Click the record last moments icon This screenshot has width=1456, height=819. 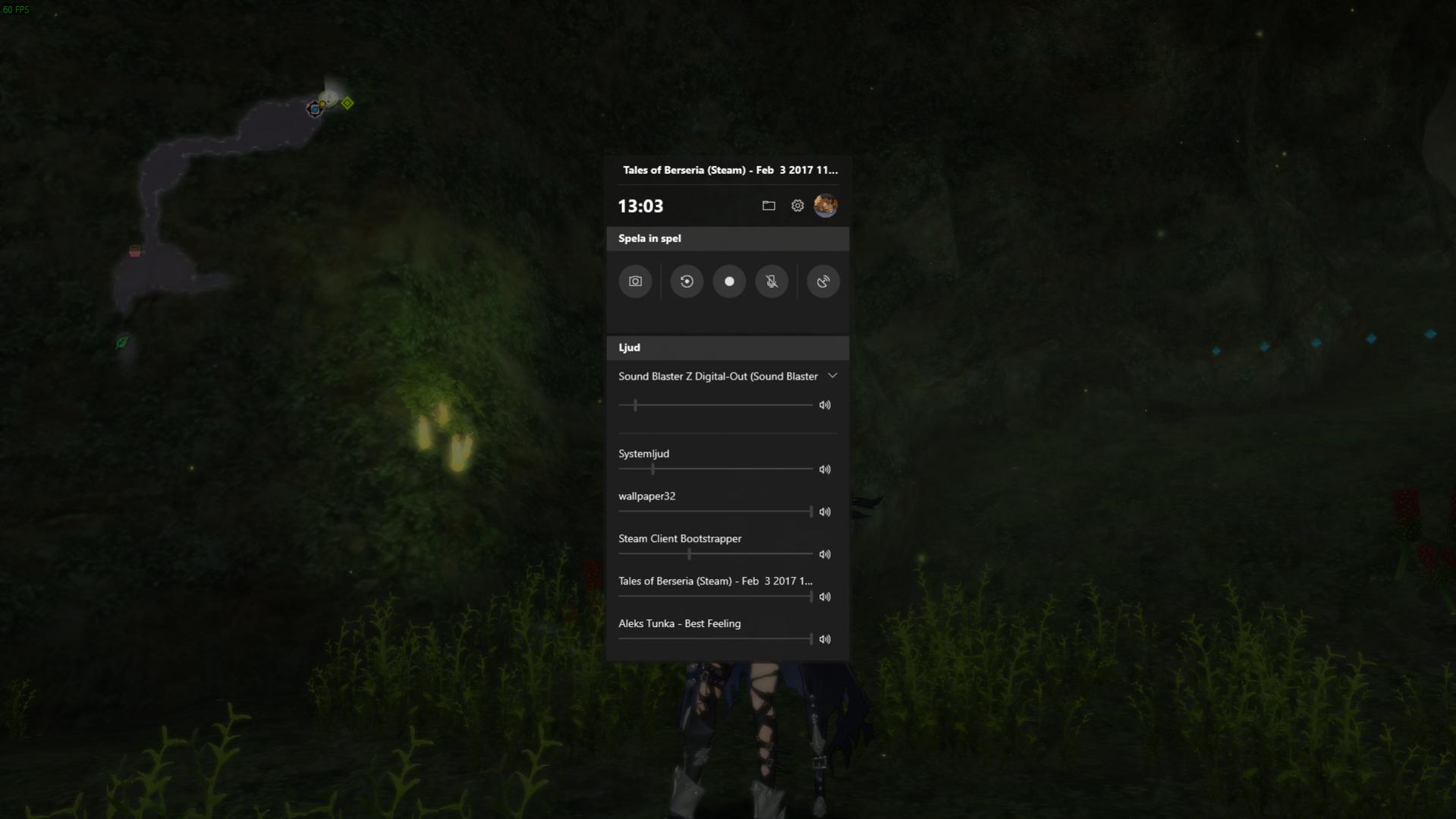pyautogui.click(x=687, y=281)
